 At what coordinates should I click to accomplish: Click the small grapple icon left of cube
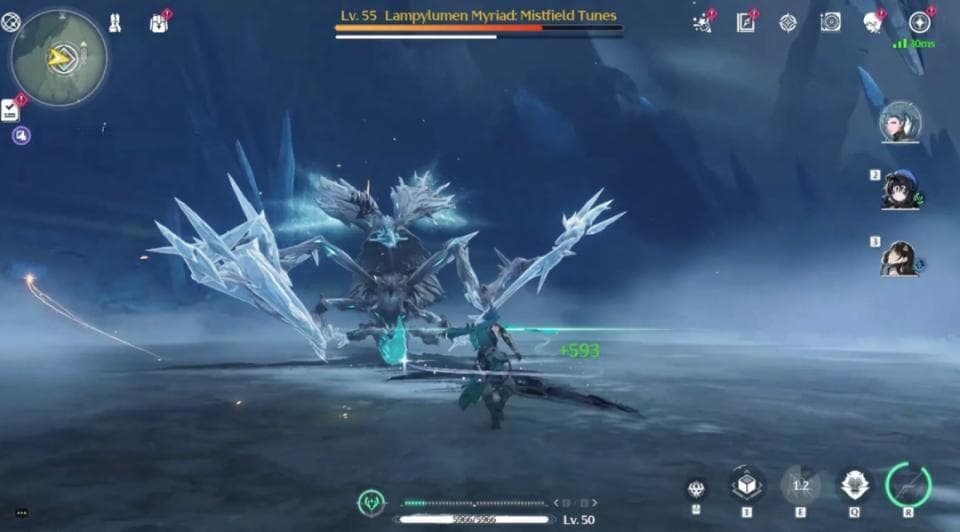click(697, 489)
